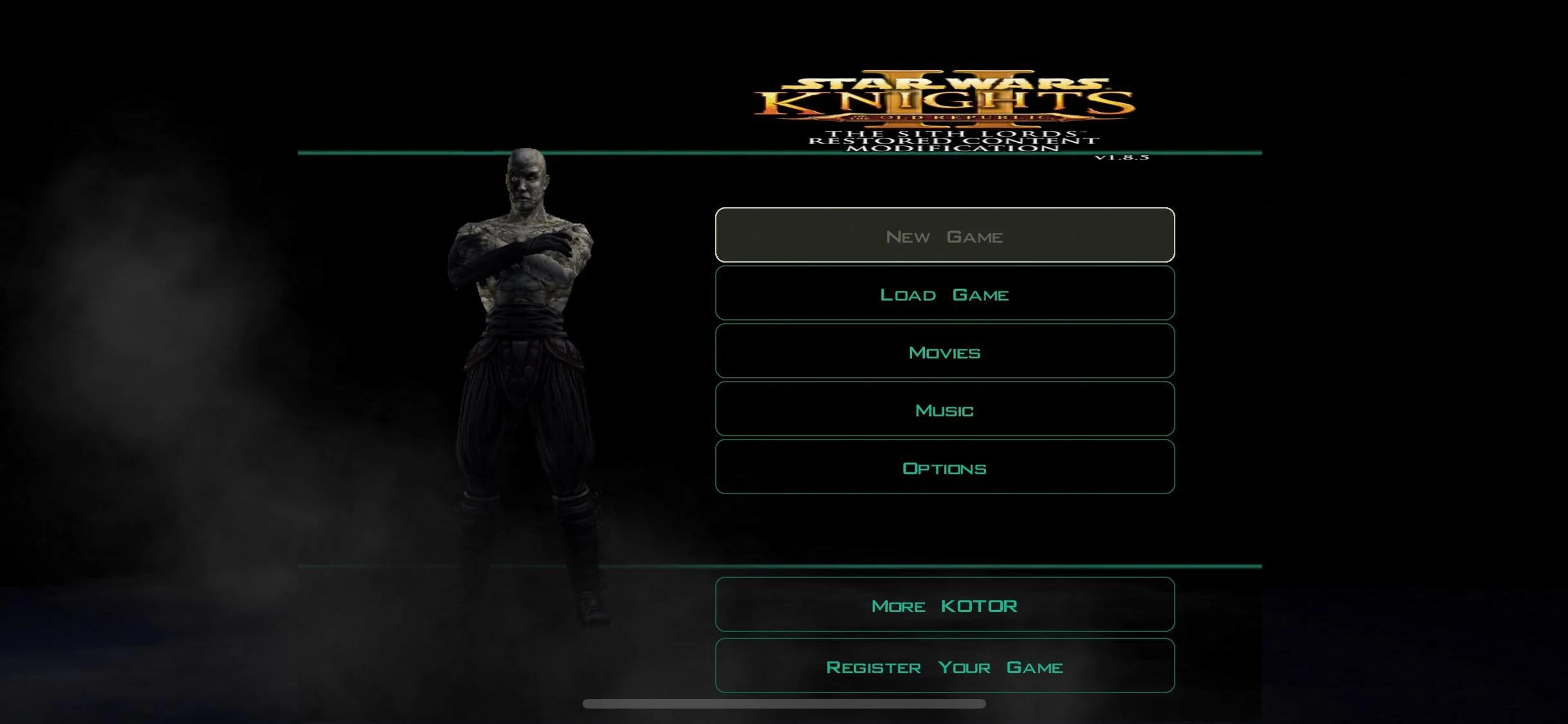The image size is (1568, 724).
Task: Select Music from the main menu list
Action: pos(944,409)
